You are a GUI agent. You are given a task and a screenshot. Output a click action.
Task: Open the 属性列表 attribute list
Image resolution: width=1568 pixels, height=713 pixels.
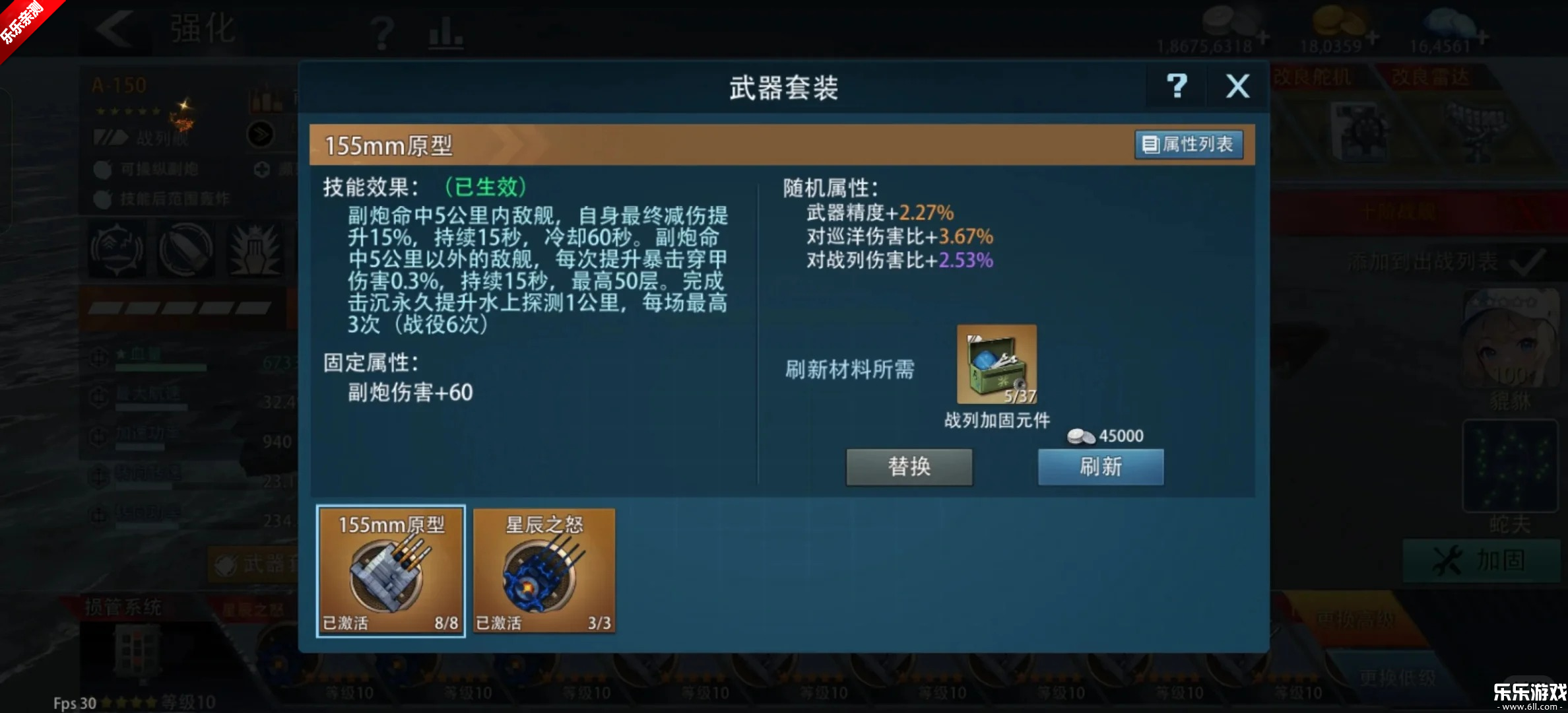(1187, 144)
